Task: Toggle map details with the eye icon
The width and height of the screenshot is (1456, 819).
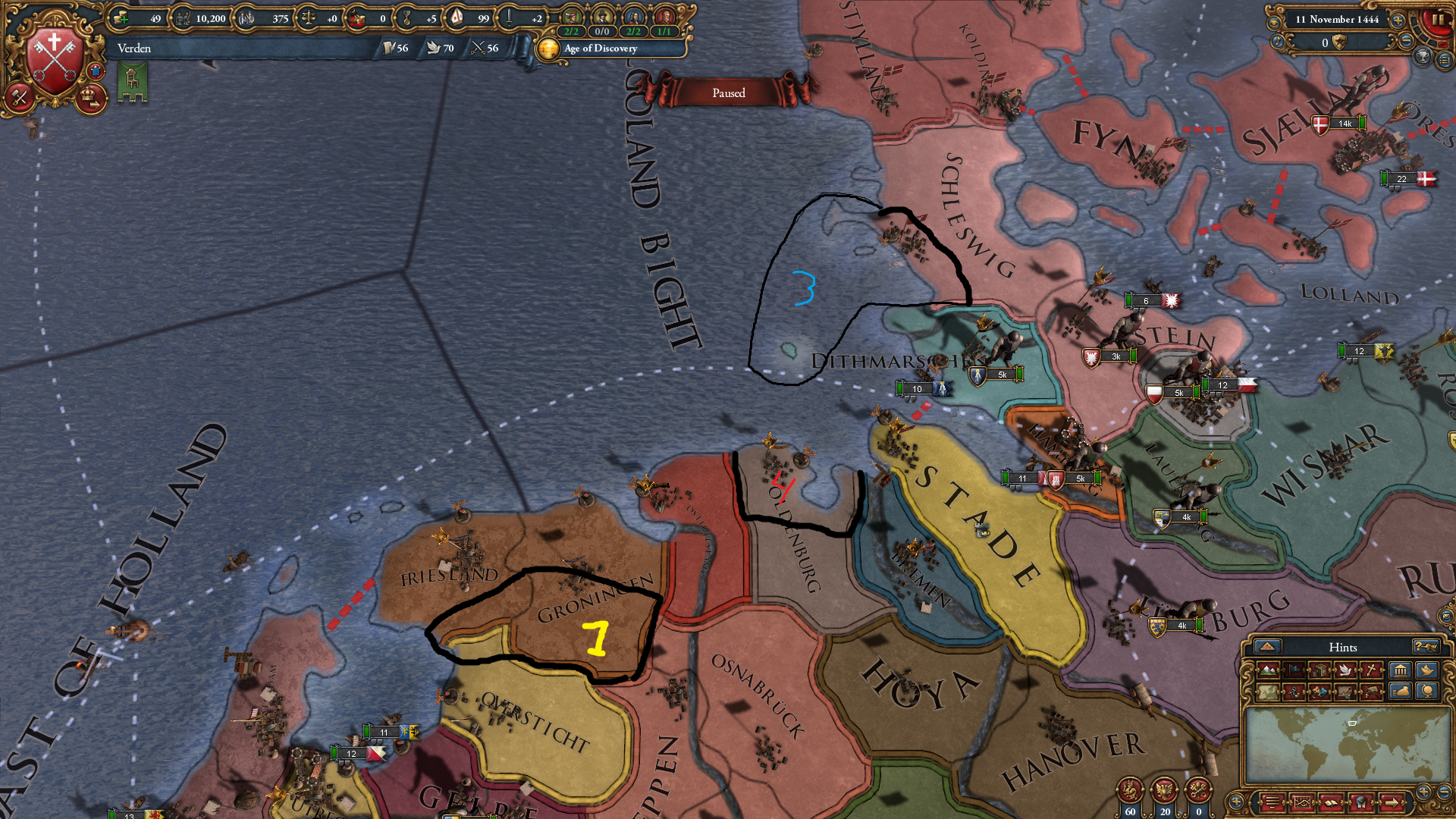Action: tap(1274, 23)
